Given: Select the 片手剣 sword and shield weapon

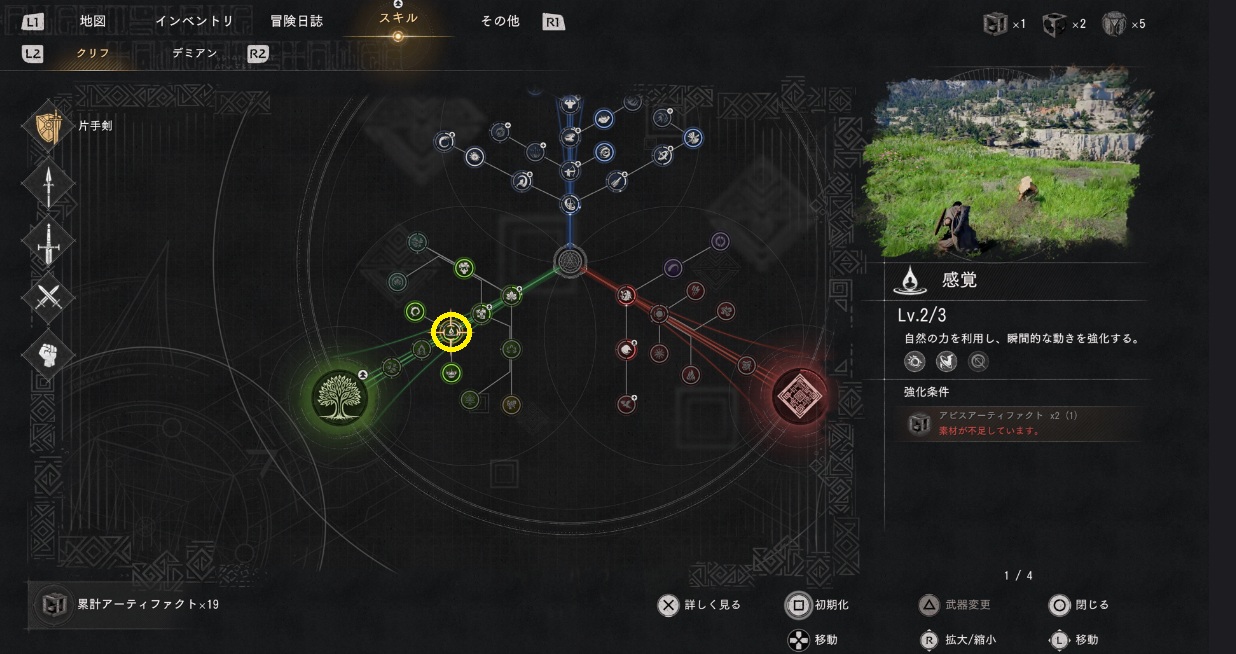Looking at the screenshot, I should click(48, 127).
